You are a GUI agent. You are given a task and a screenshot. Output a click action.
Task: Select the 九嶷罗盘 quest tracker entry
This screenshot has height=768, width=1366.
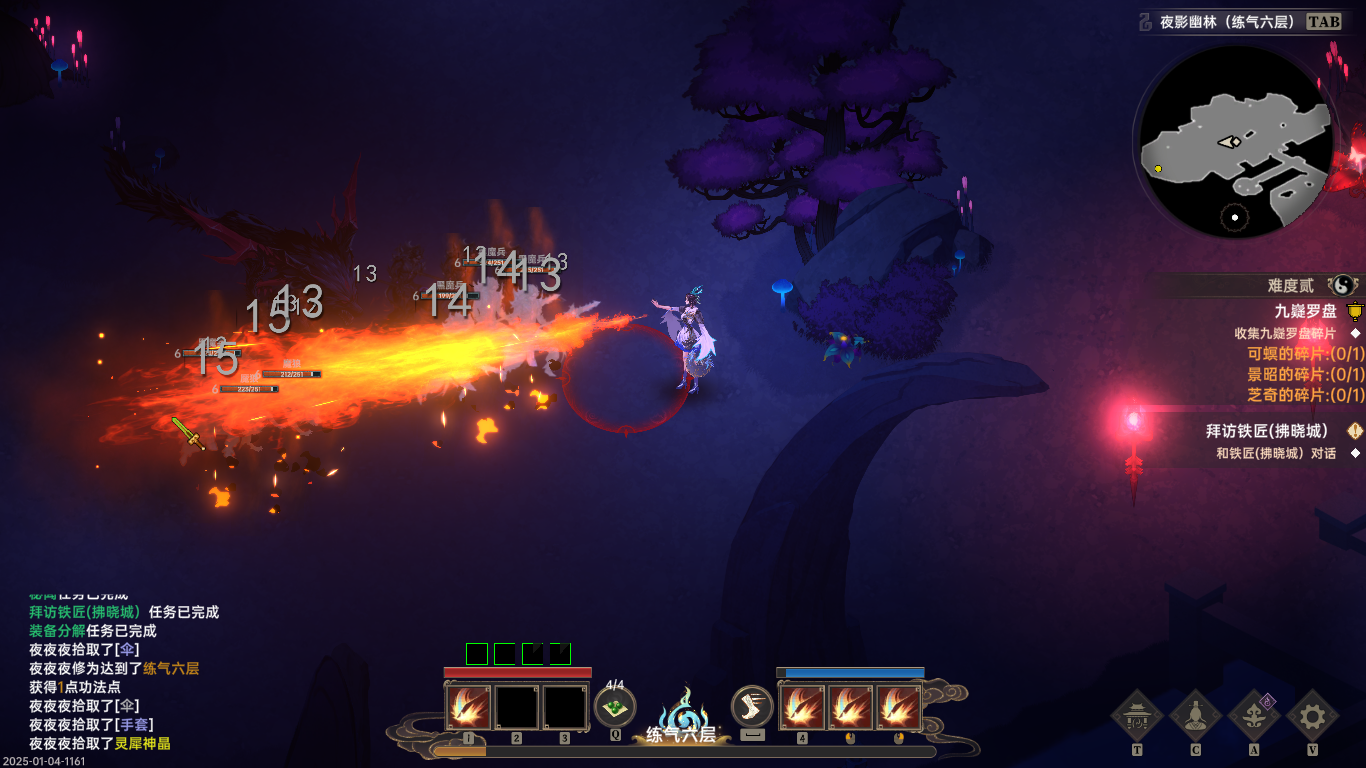pos(1305,312)
